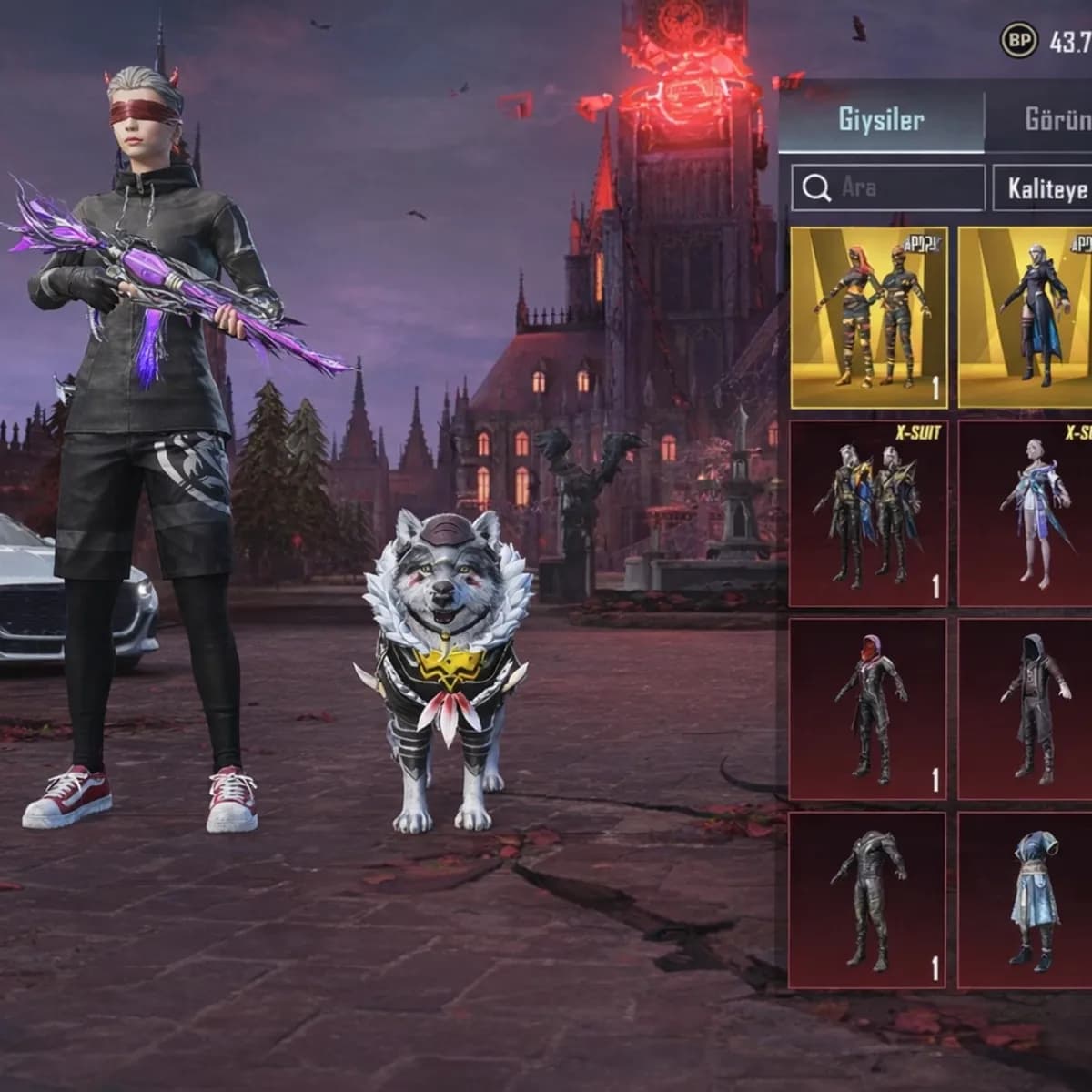Switch to the Giysiler tab
This screenshot has height=1092, width=1092.
(x=880, y=120)
